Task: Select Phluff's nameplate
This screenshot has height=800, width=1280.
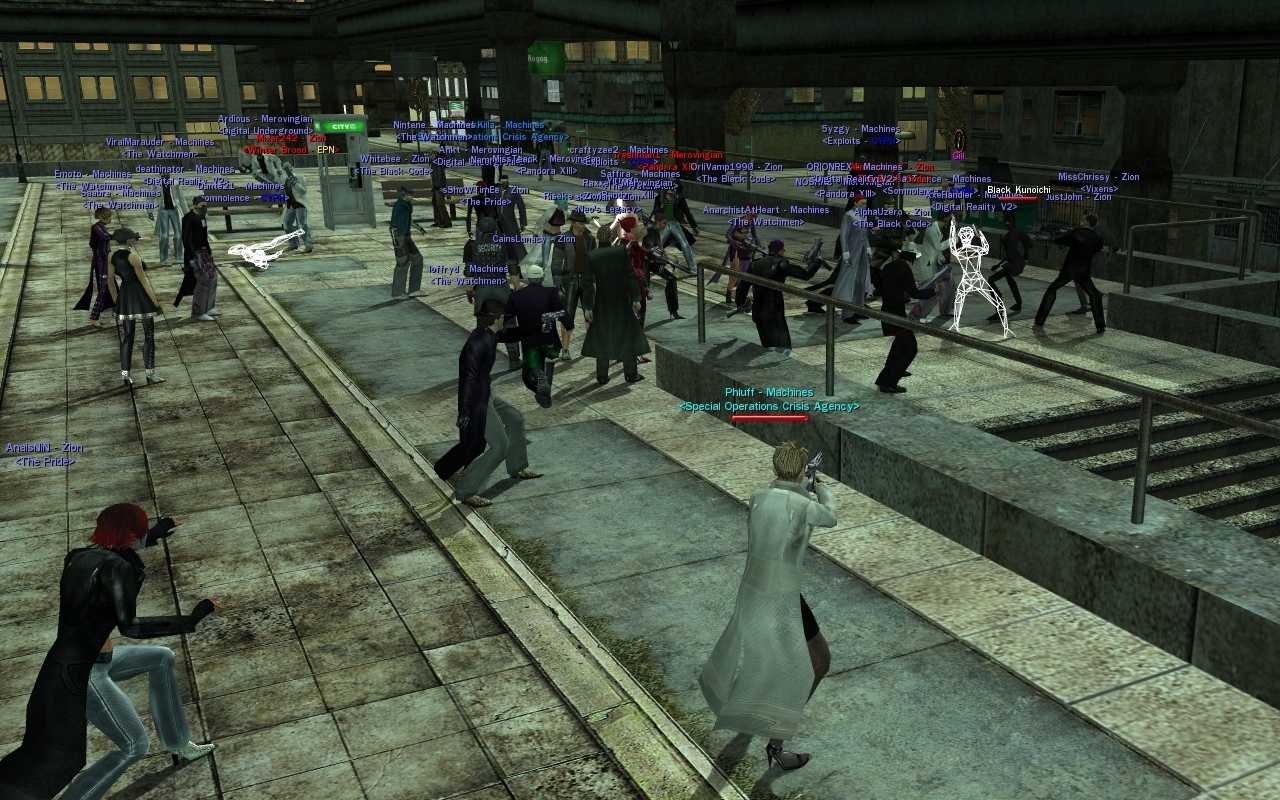Action: pyautogui.click(x=768, y=393)
